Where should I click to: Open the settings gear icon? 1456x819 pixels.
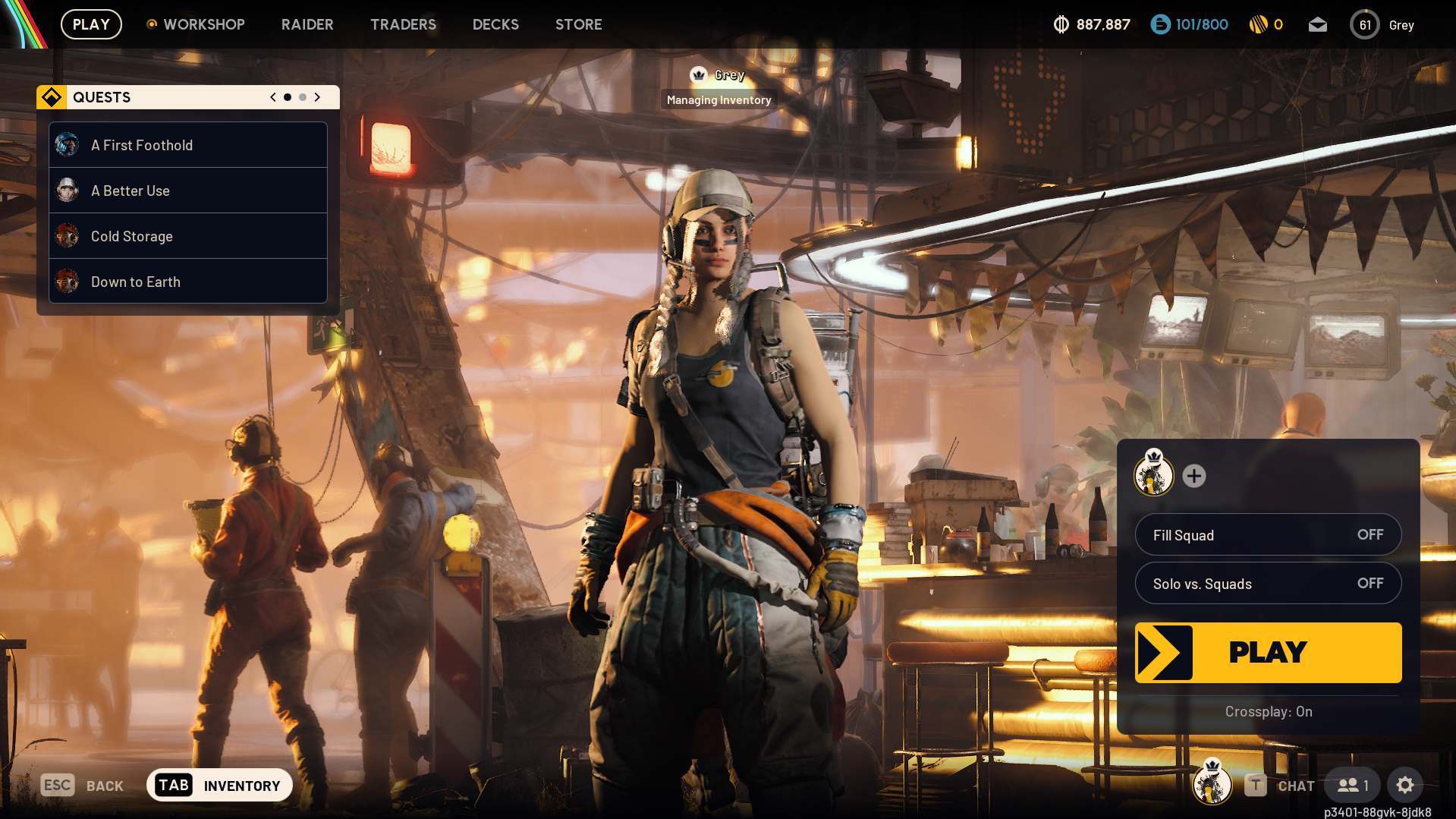tap(1405, 786)
